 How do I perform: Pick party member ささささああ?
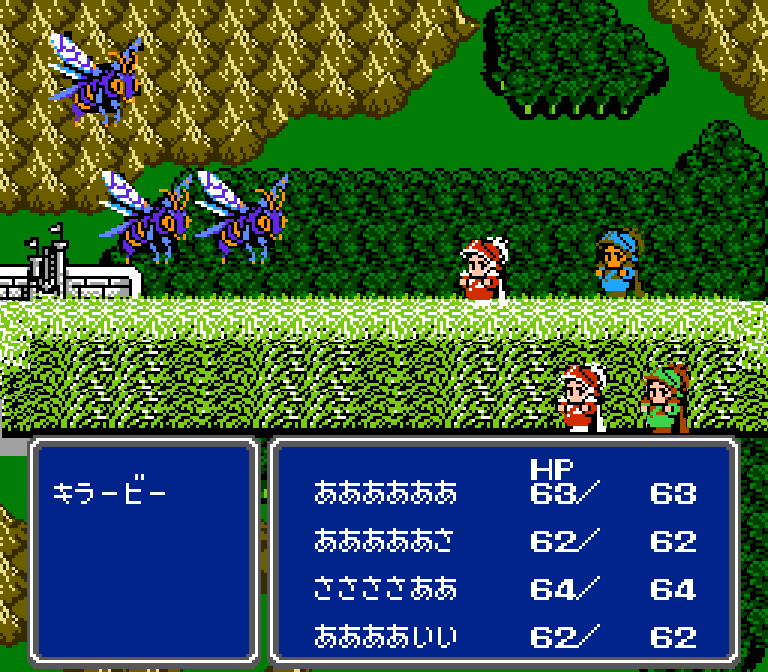coord(385,589)
